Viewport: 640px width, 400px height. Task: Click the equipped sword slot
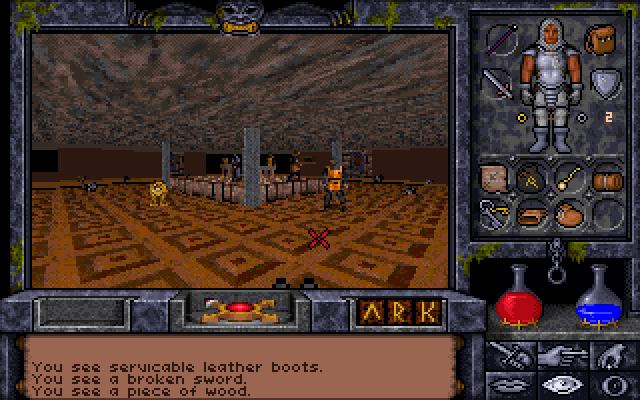(499, 82)
